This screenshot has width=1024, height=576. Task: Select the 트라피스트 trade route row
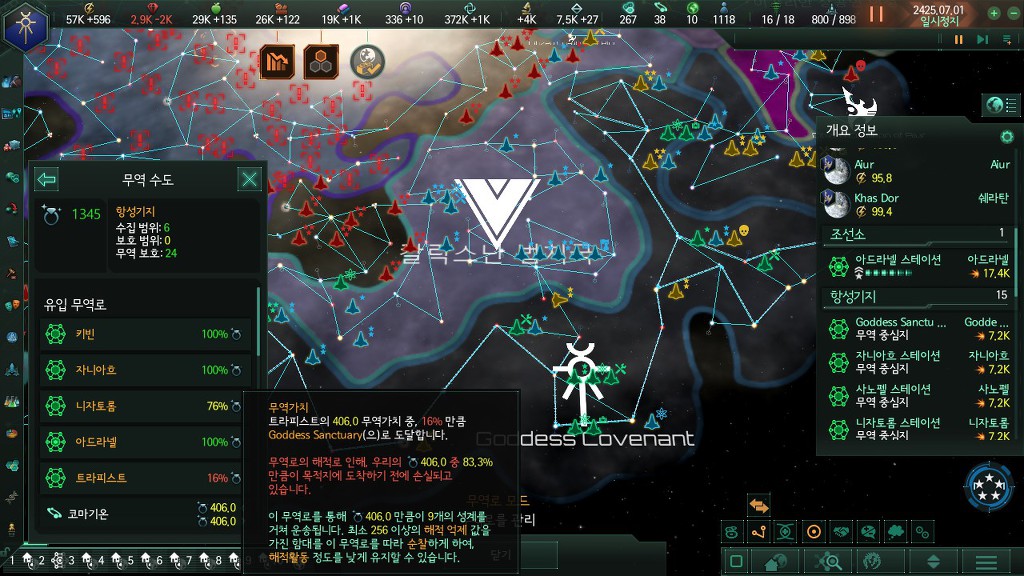pyautogui.click(x=140, y=478)
